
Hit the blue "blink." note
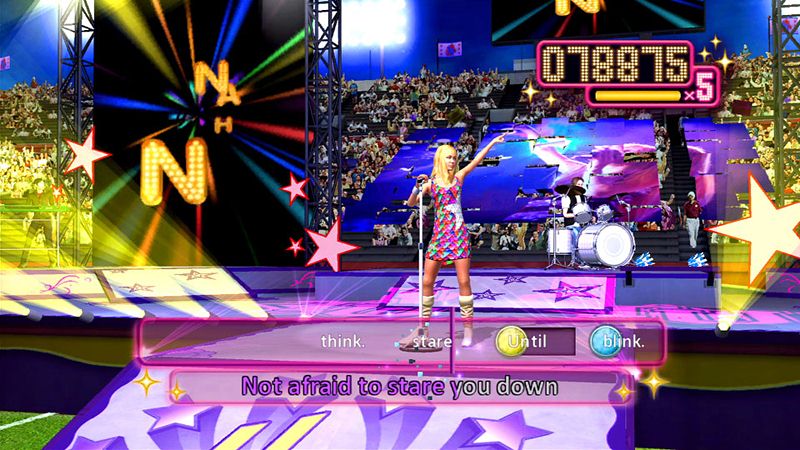606,342
